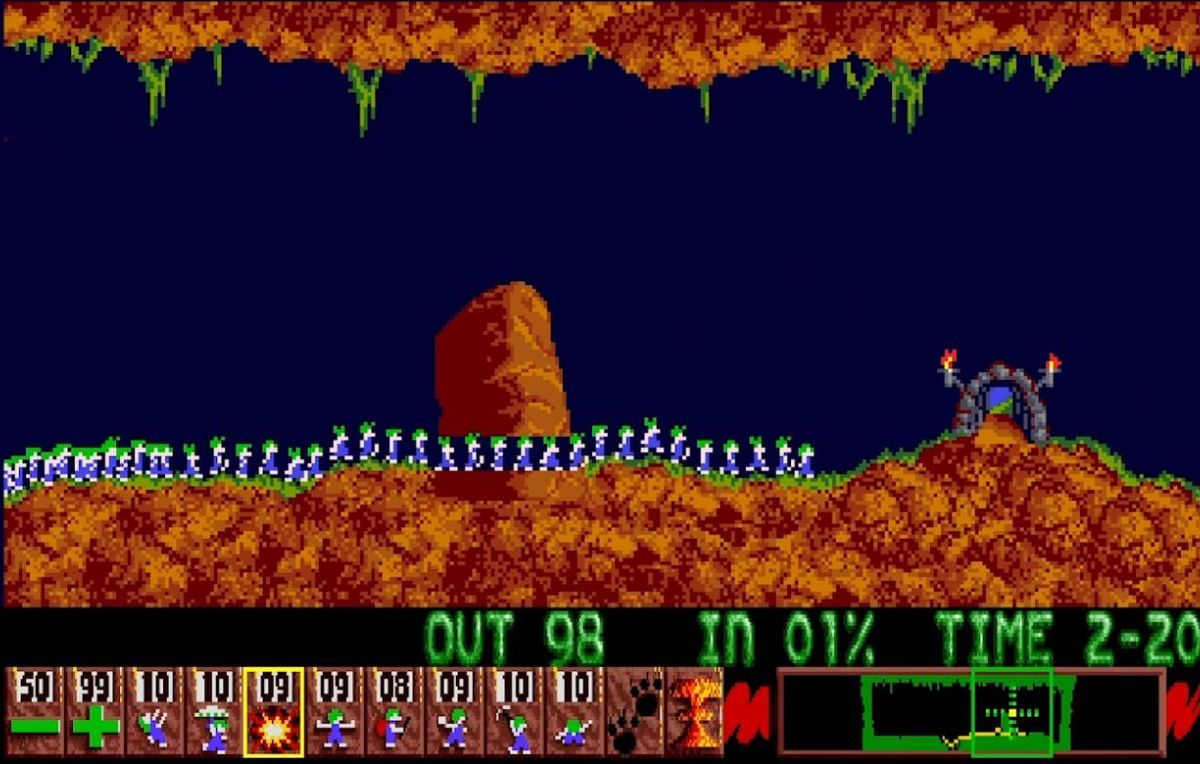The image size is (1200, 764).
Task: Select the Bomber explosion skill
Action: tap(274, 712)
